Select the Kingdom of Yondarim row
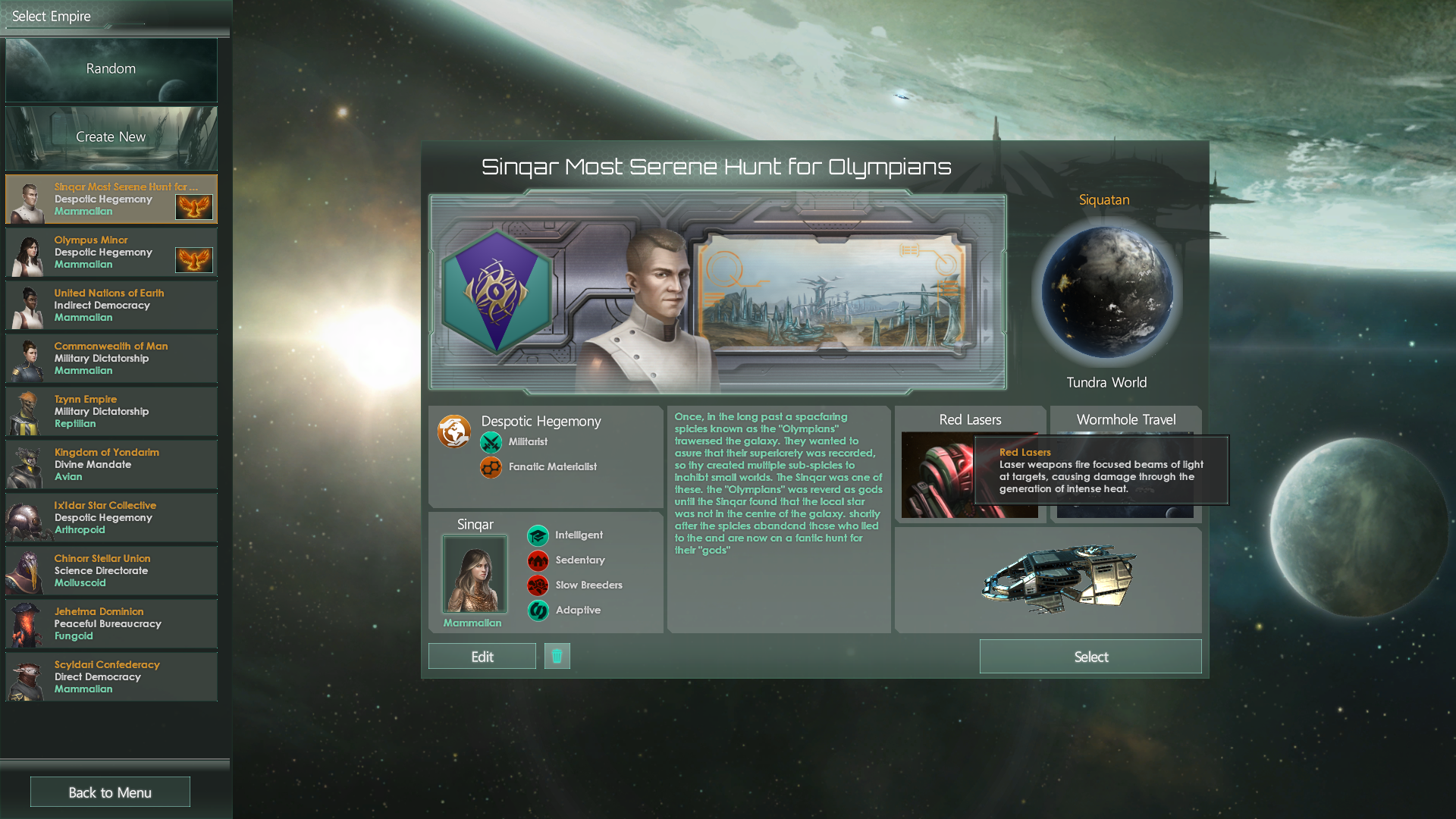Viewport: 1456px width, 819px height. click(111, 465)
